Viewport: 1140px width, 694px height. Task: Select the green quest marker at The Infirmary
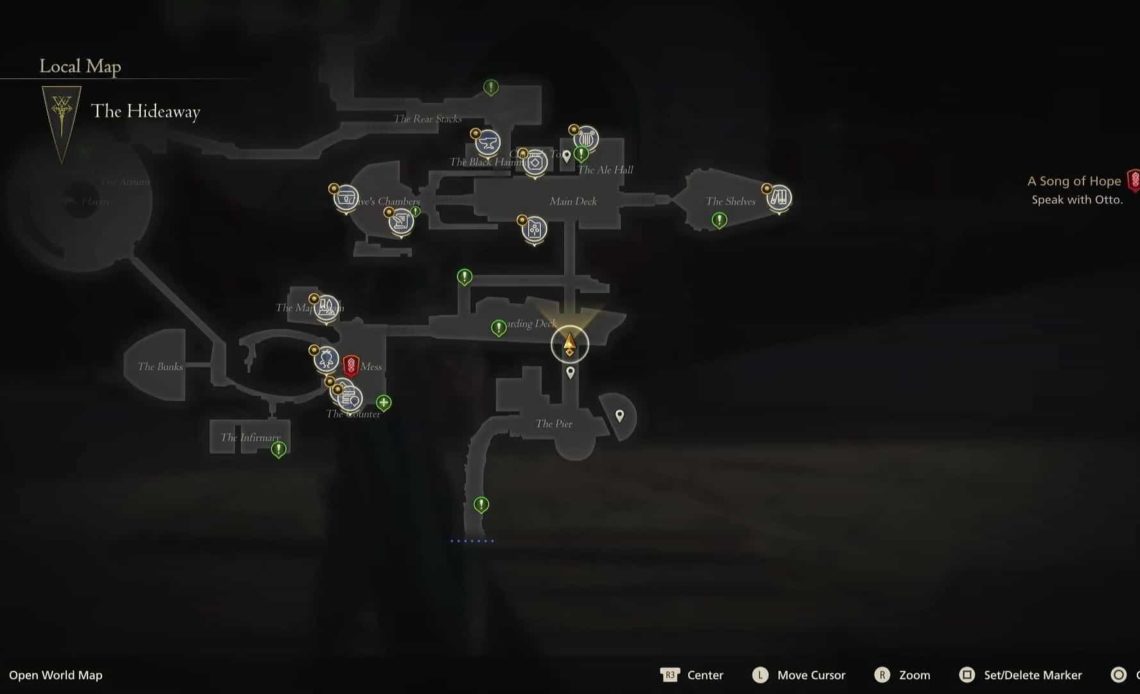pos(279,449)
